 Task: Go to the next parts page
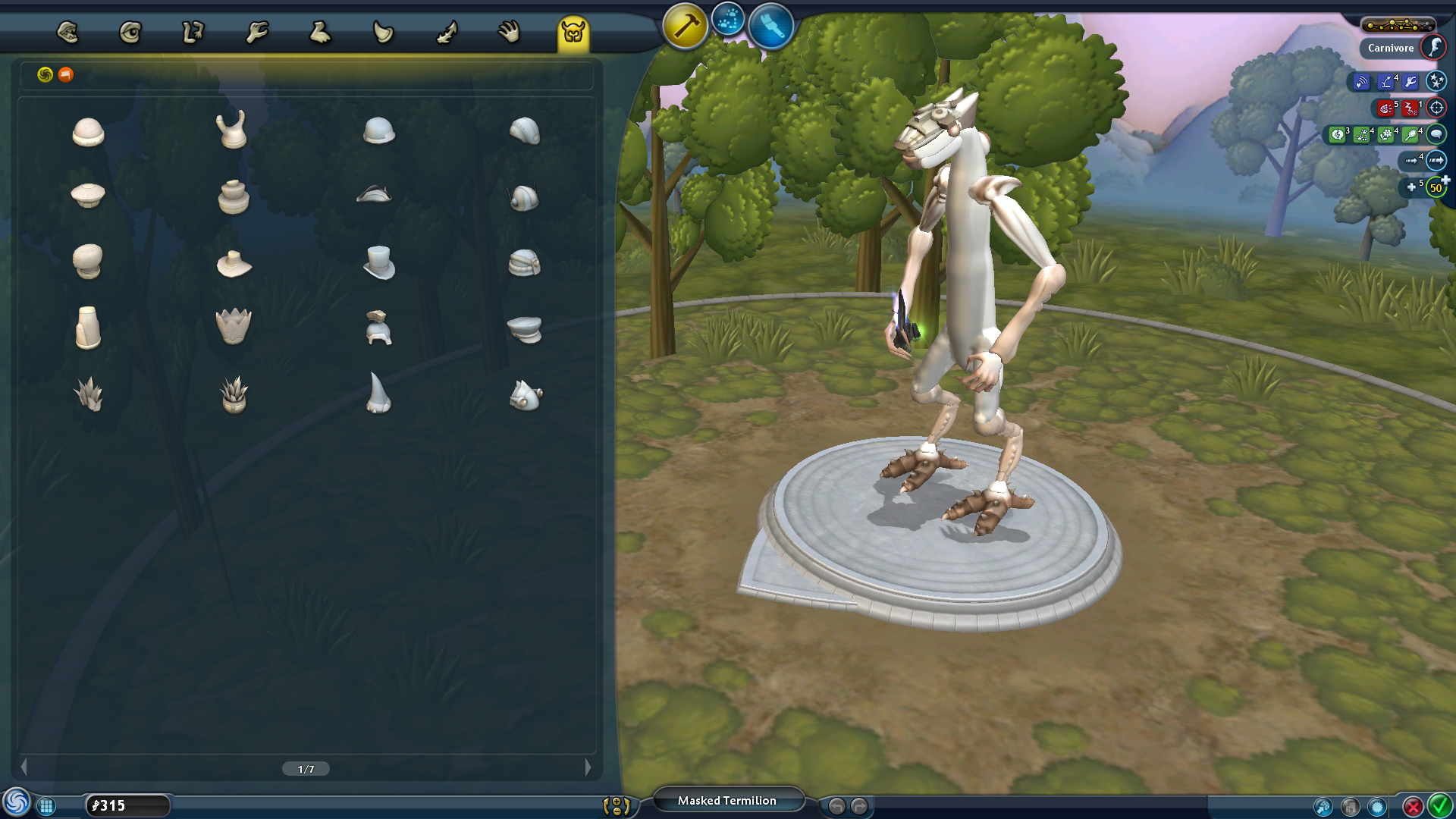588,767
